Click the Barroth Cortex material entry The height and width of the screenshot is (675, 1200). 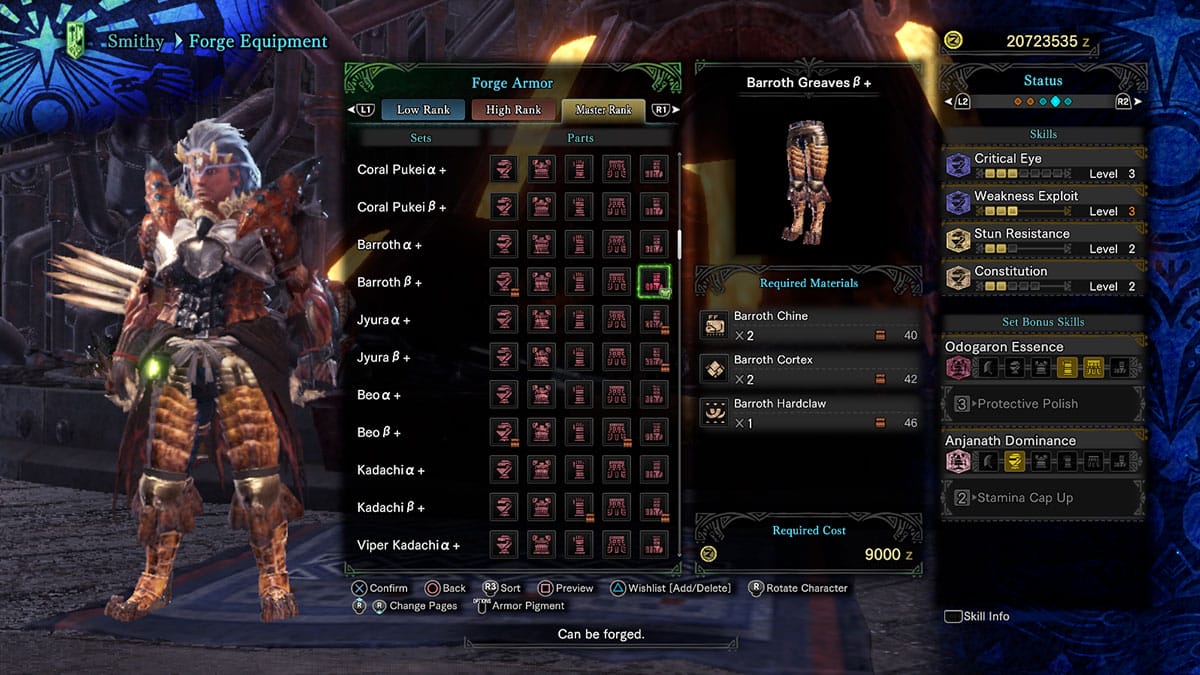coord(808,369)
